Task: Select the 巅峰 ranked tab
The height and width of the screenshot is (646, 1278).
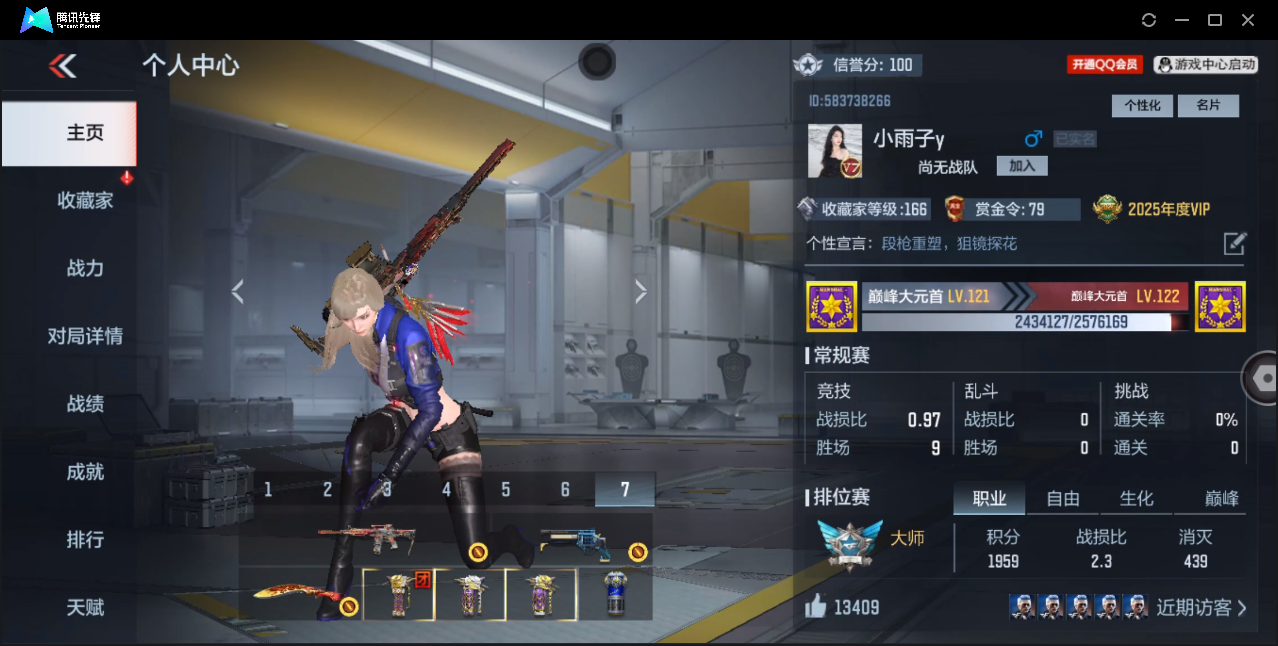Action: coord(1221,499)
